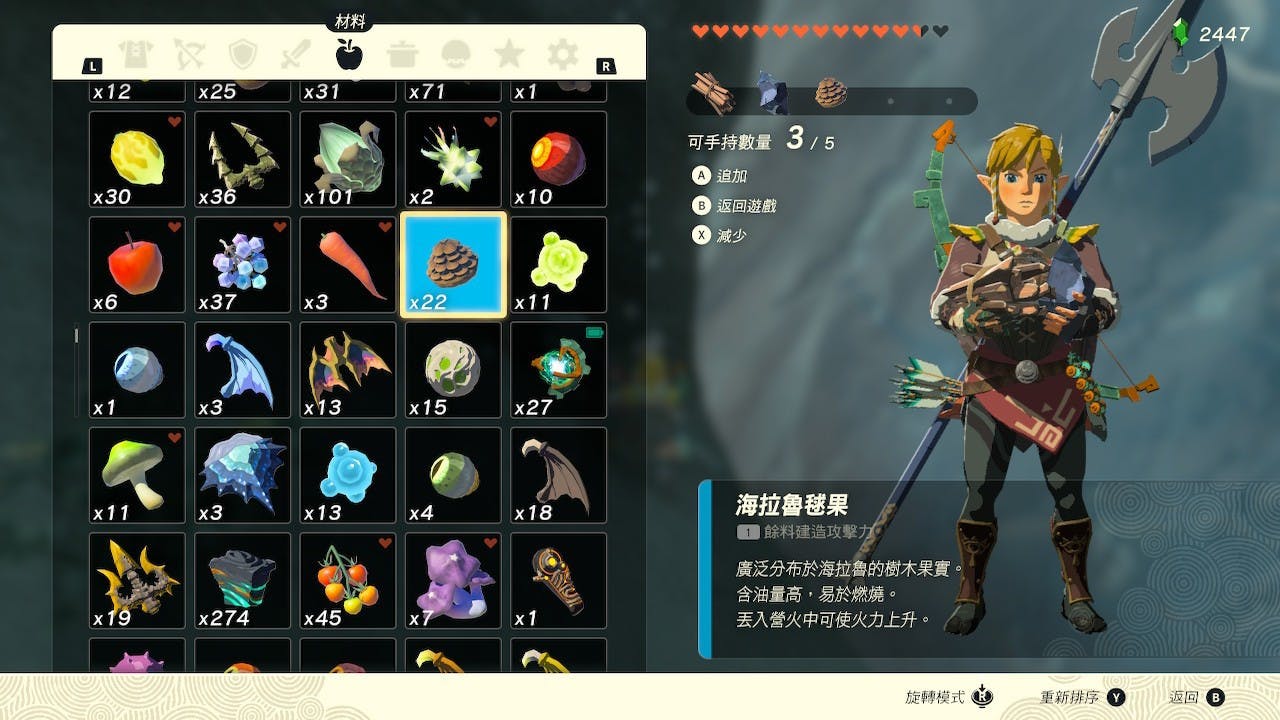Viewport: 1280px width, 720px height.
Task: Pick the blue chuchu jelly x13
Action: (x=348, y=476)
